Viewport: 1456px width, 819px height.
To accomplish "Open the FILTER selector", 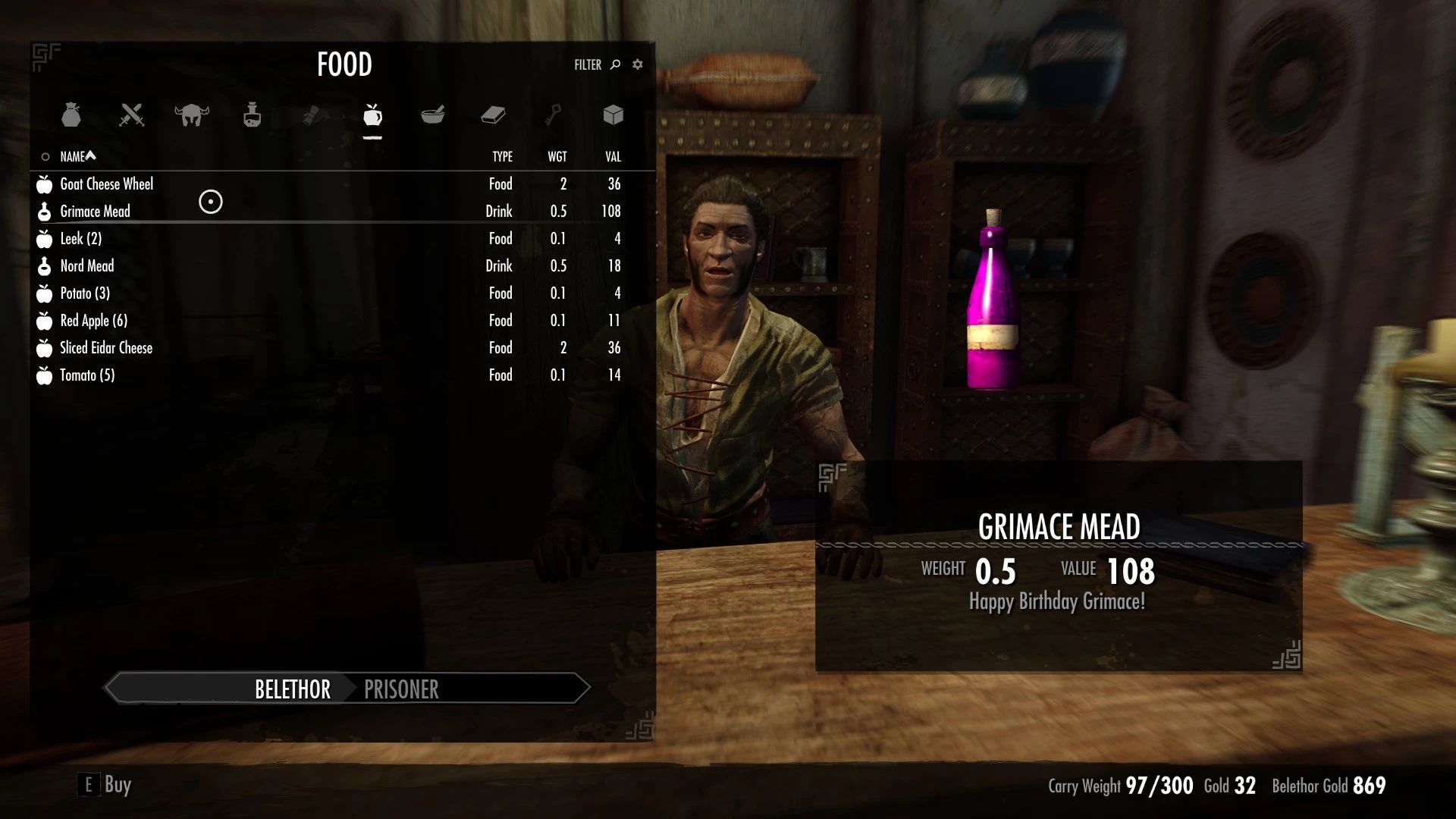I will [x=587, y=64].
